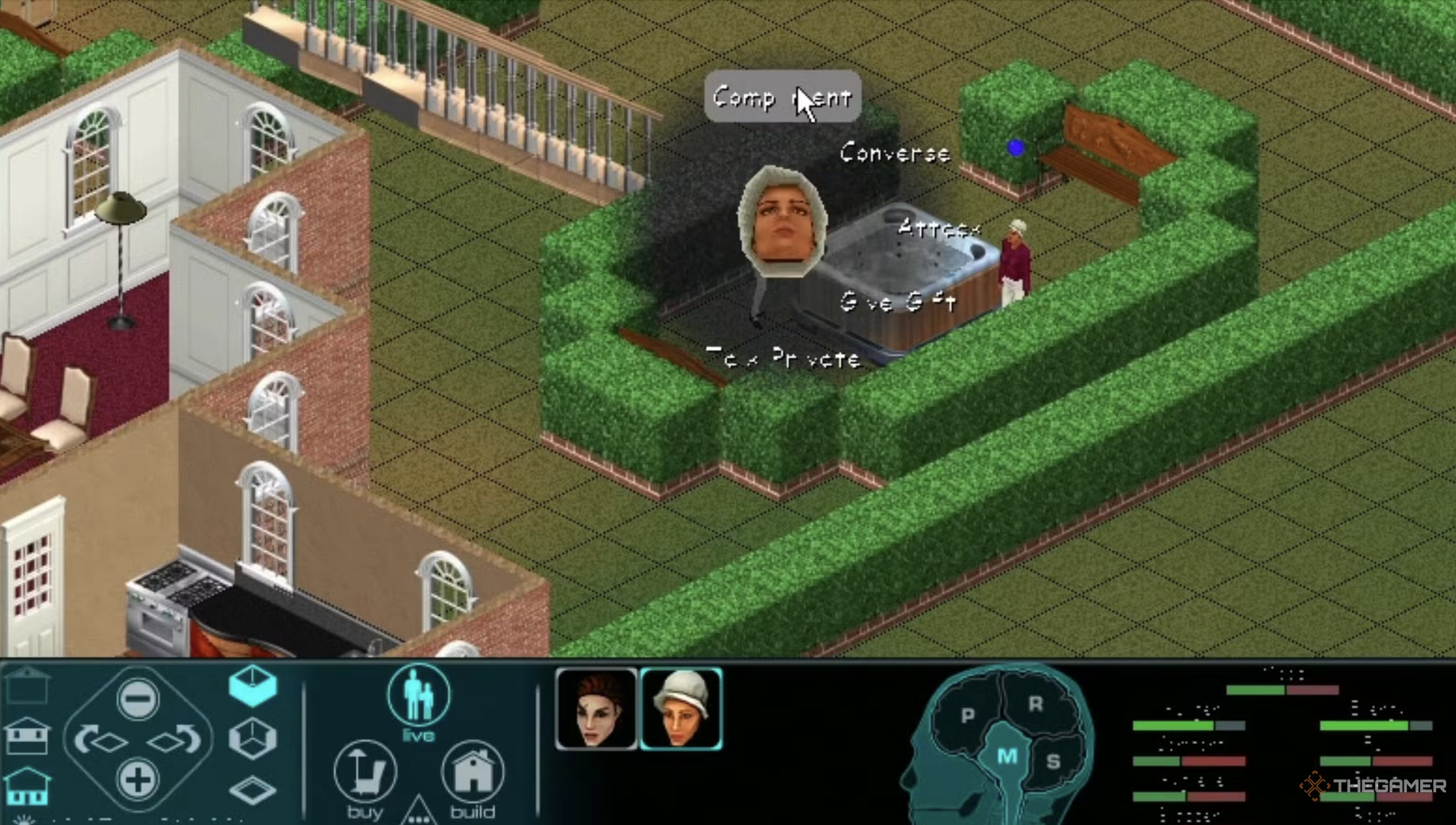Open Build mode

pyautogui.click(x=473, y=774)
